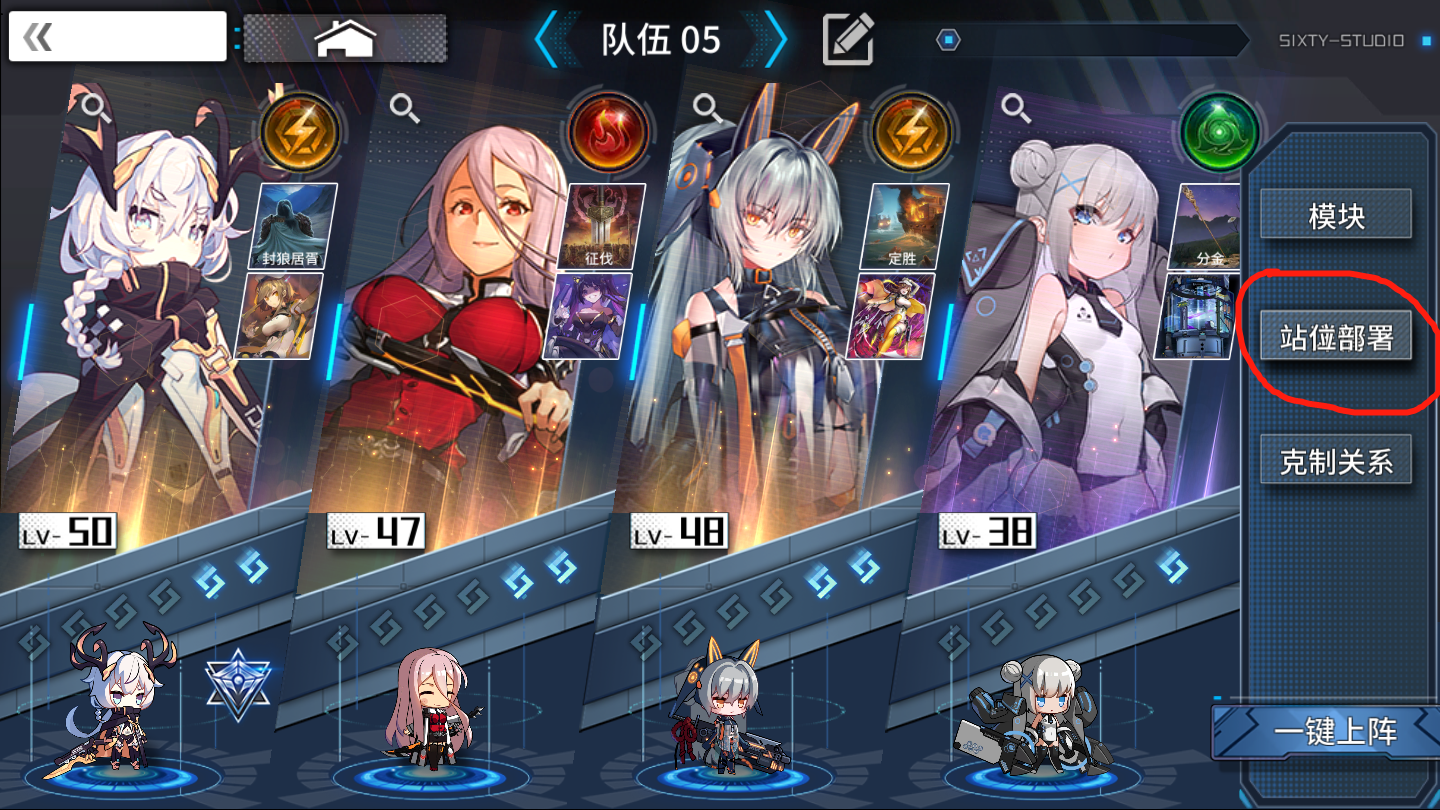
Task: Open the 队伍 05 team title
Action: pyautogui.click(x=660, y=40)
